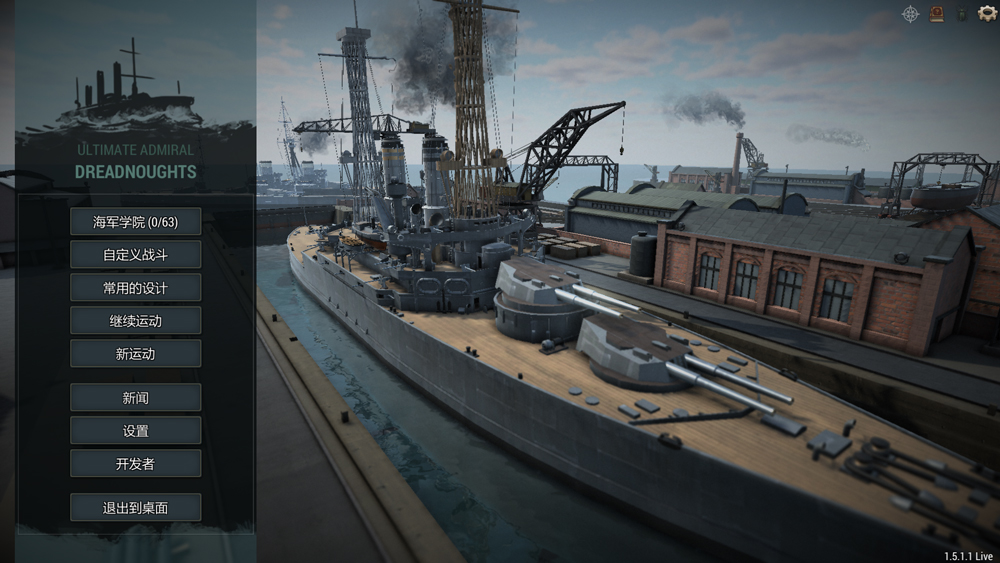Begin a 新运动 new campaign
The height and width of the screenshot is (563, 1000).
click(x=135, y=354)
